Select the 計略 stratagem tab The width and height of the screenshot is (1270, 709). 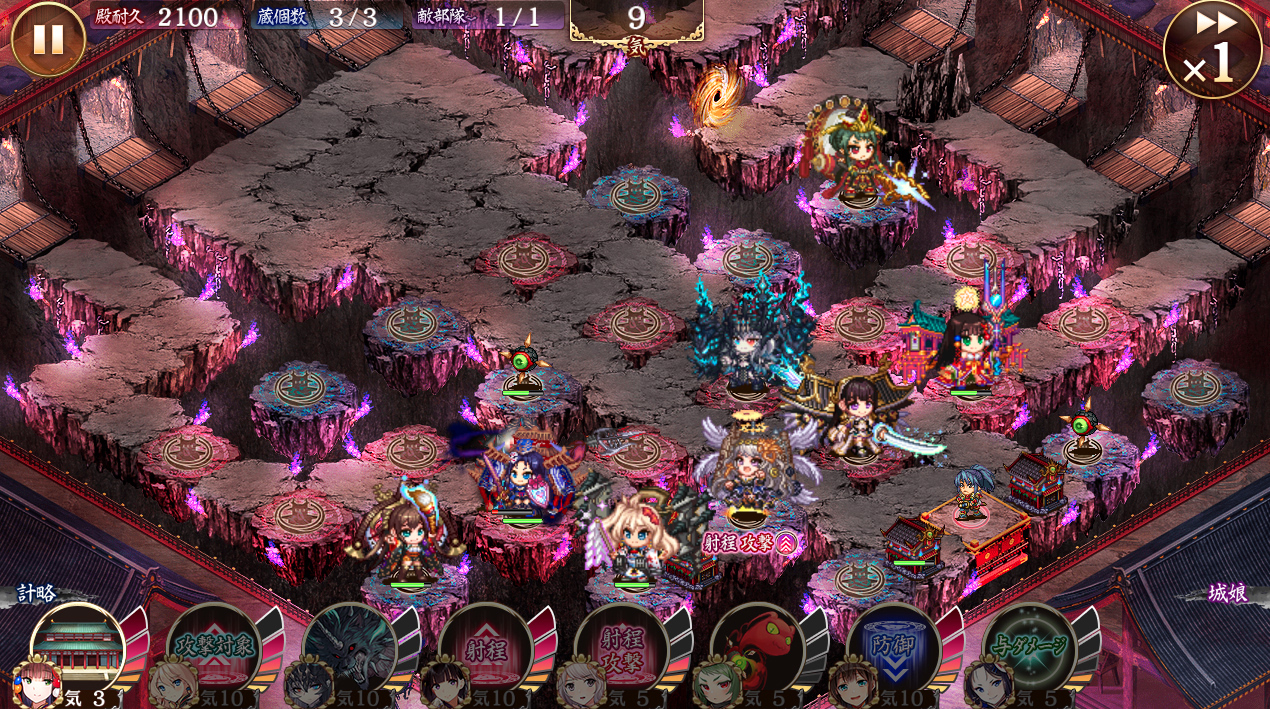(36, 594)
